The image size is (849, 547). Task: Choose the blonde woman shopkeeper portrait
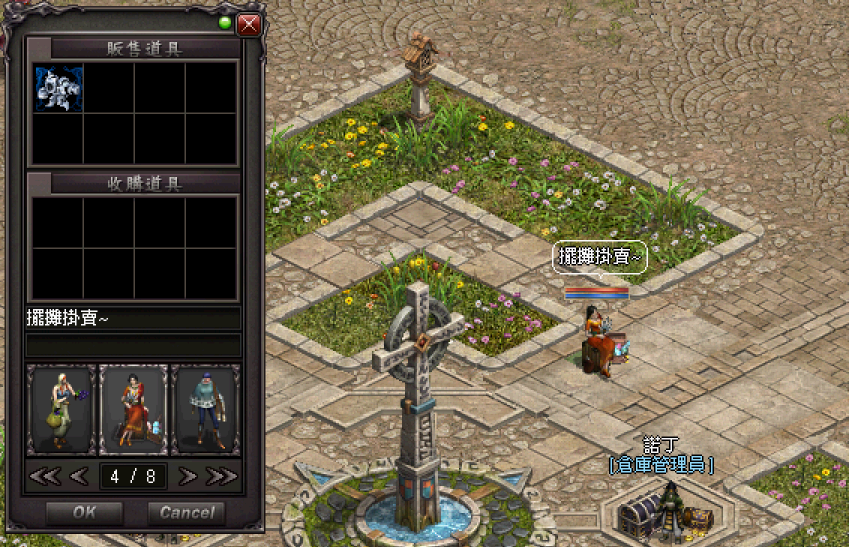61,410
